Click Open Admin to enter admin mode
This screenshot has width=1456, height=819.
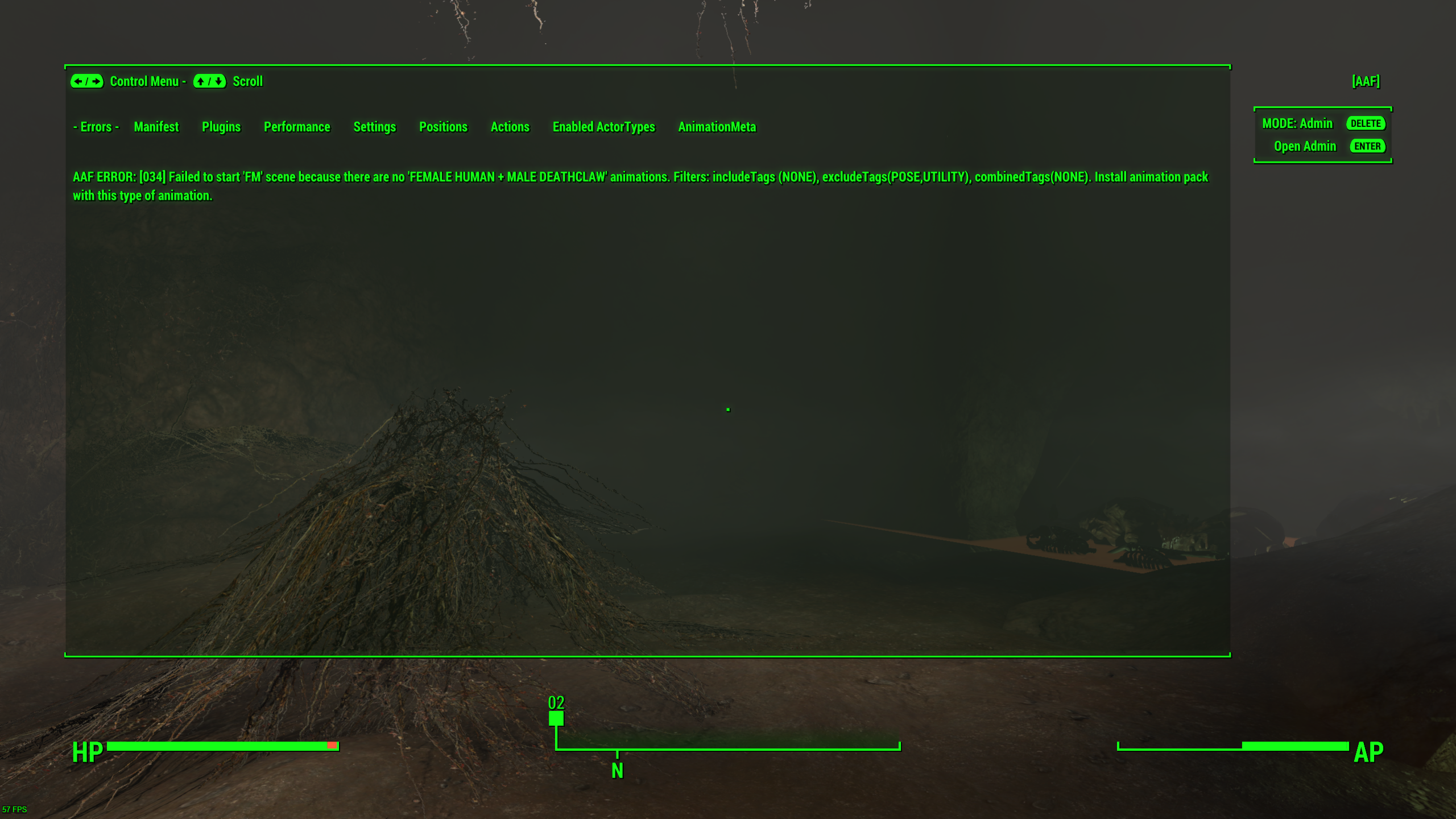[1305, 146]
